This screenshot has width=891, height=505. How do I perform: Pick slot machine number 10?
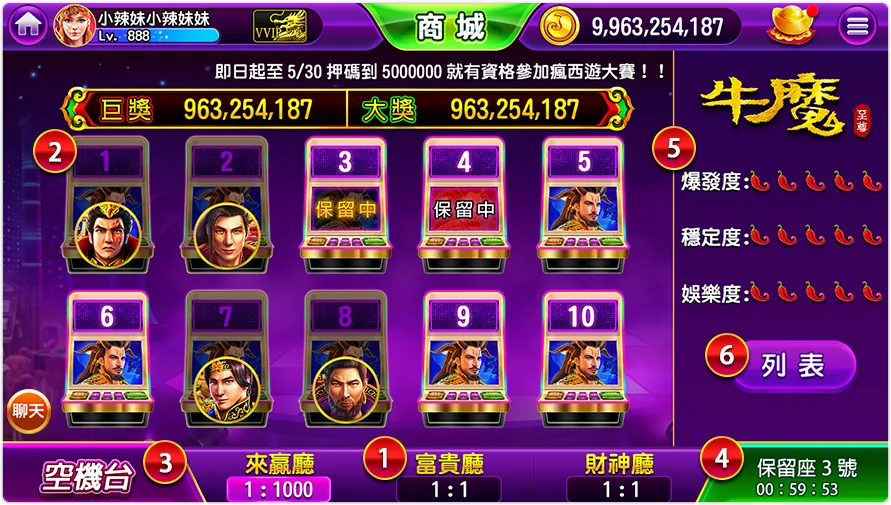click(x=581, y=362)
